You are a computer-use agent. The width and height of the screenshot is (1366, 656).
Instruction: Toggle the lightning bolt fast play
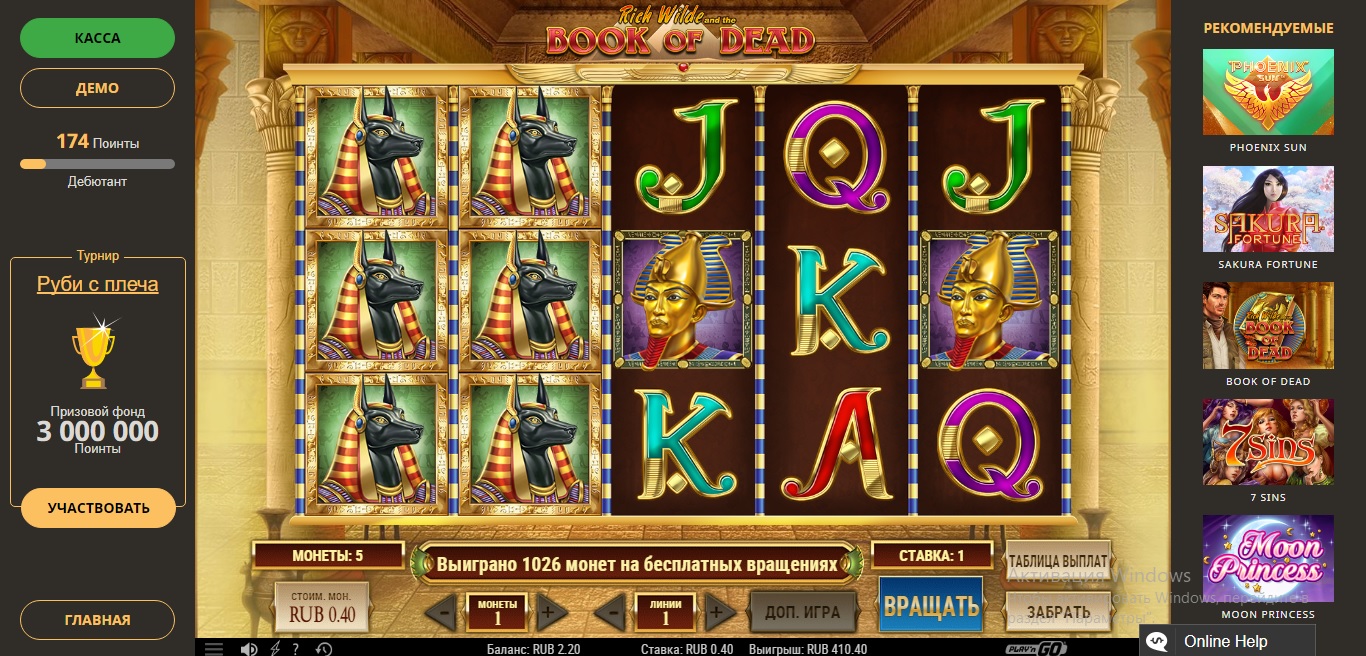[x=276, y=649]
